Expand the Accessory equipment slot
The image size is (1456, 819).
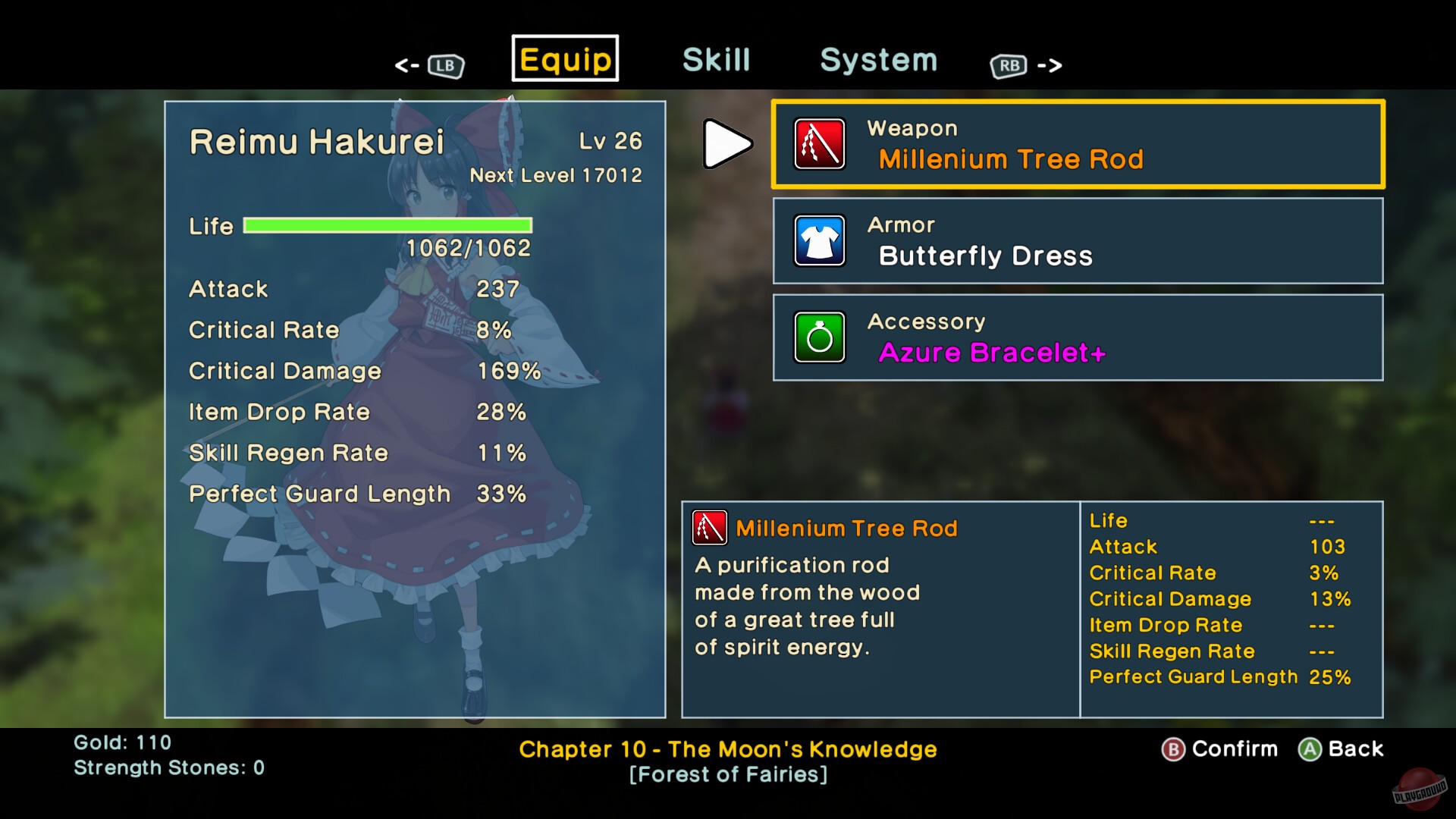[1077, 338]
